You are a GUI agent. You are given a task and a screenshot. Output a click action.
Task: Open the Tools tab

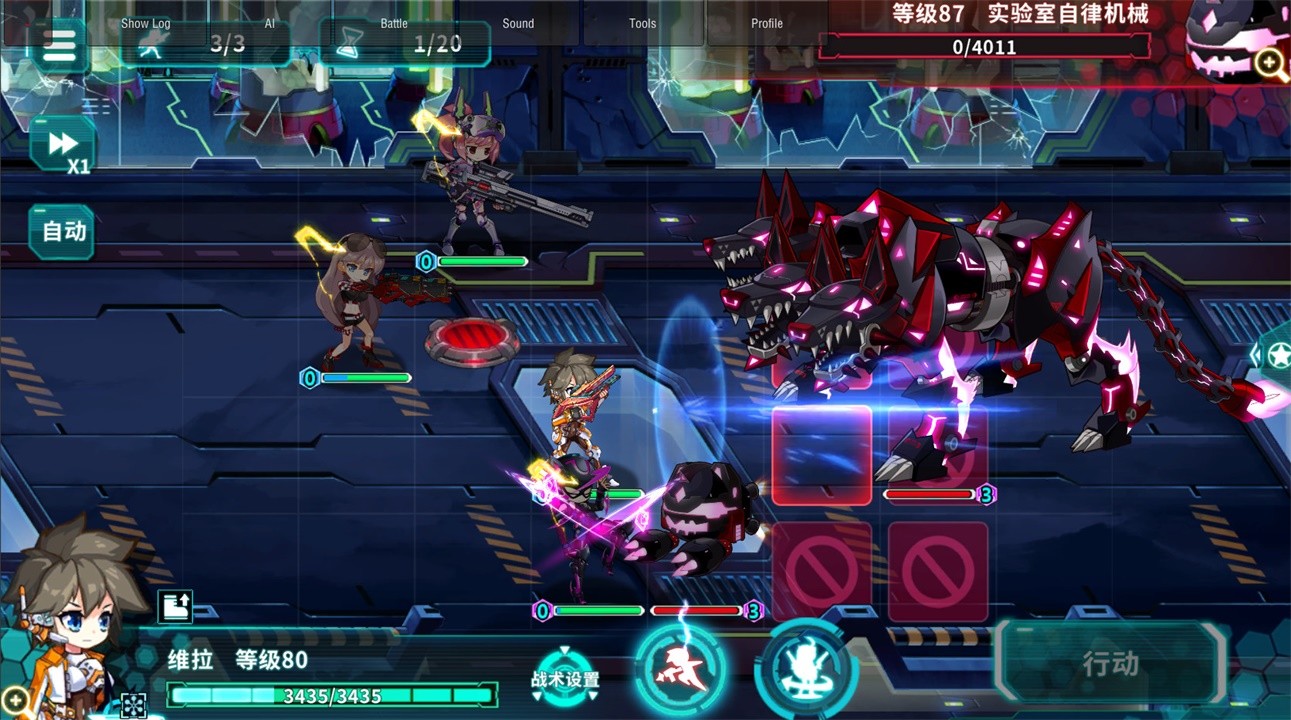pyautogui.click(x=643, y=23)
